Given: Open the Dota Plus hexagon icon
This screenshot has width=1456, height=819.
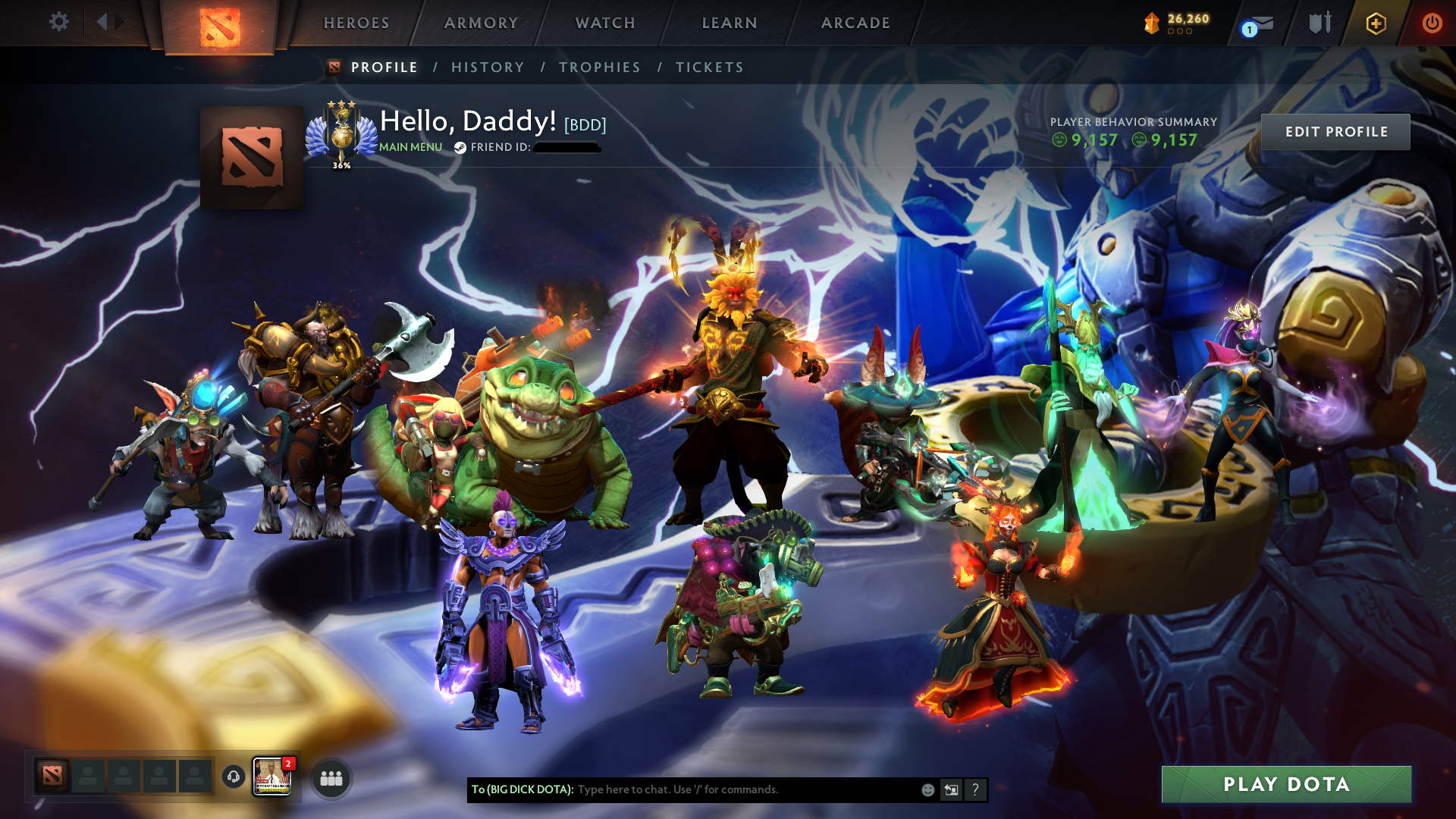Looking at the screenshot, I should click(x=1378, y=23).
